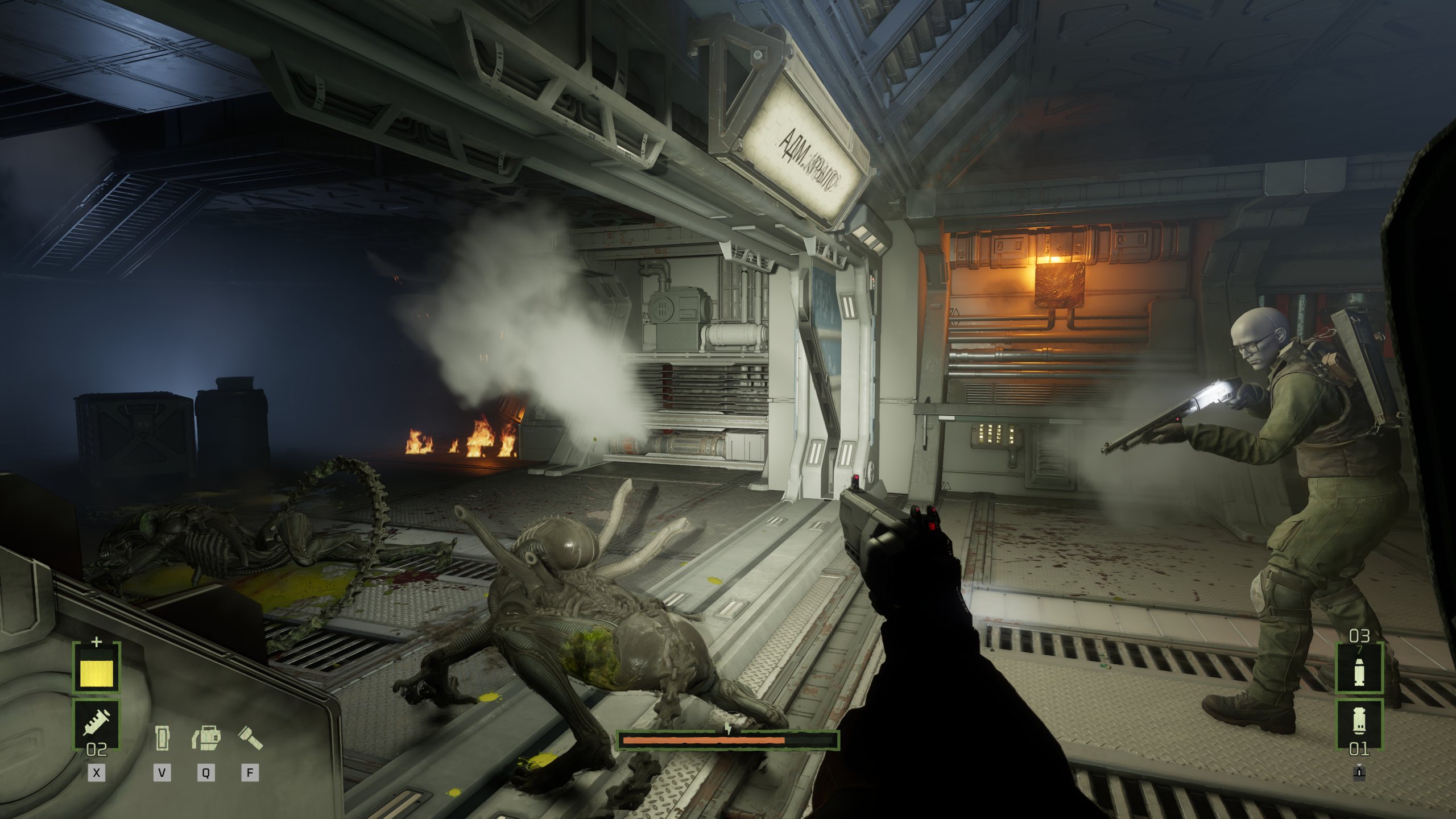
Task: Select the motion tracker device icon
Action: [x=206, y=738]
